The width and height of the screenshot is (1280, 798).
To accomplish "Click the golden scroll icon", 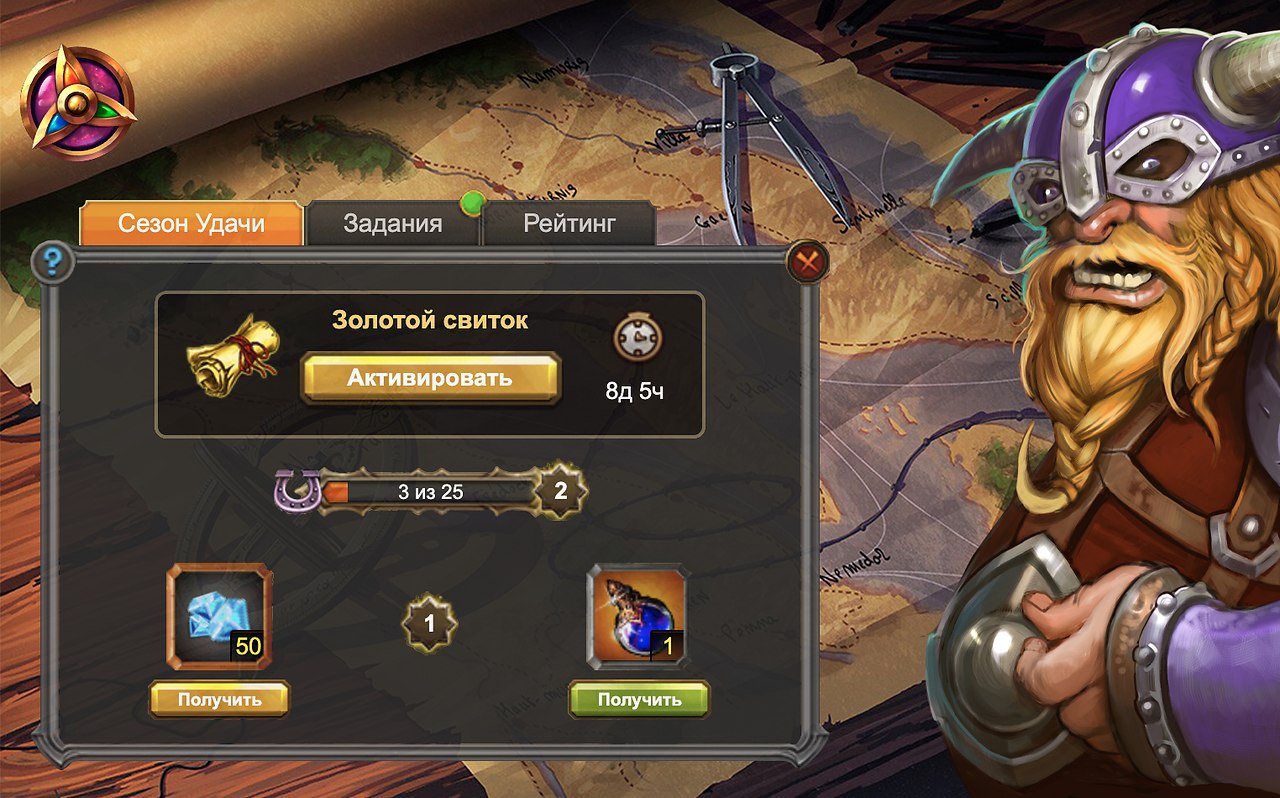I will (x=233, y=357).
